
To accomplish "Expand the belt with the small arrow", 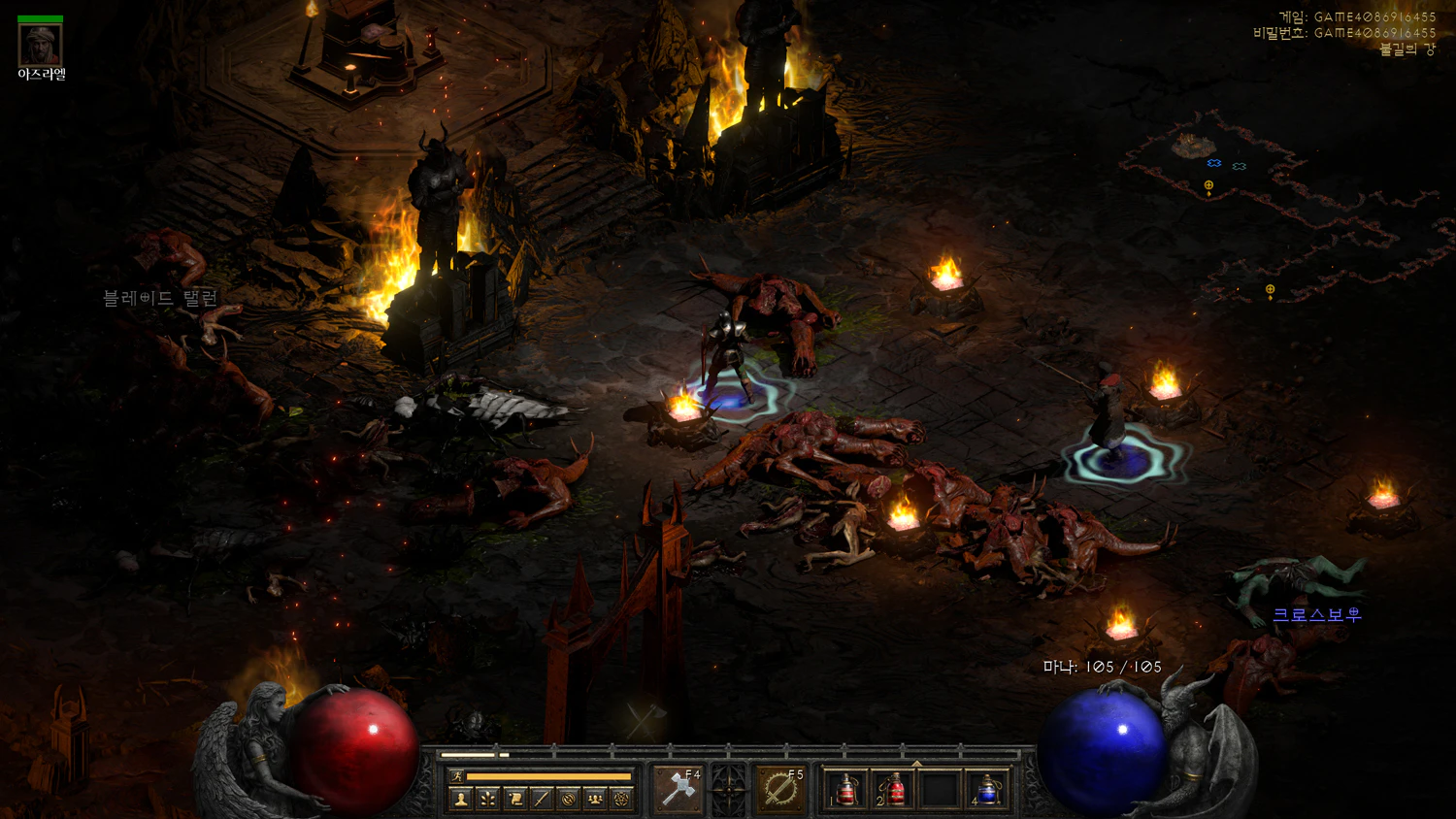I will (916, 764).
